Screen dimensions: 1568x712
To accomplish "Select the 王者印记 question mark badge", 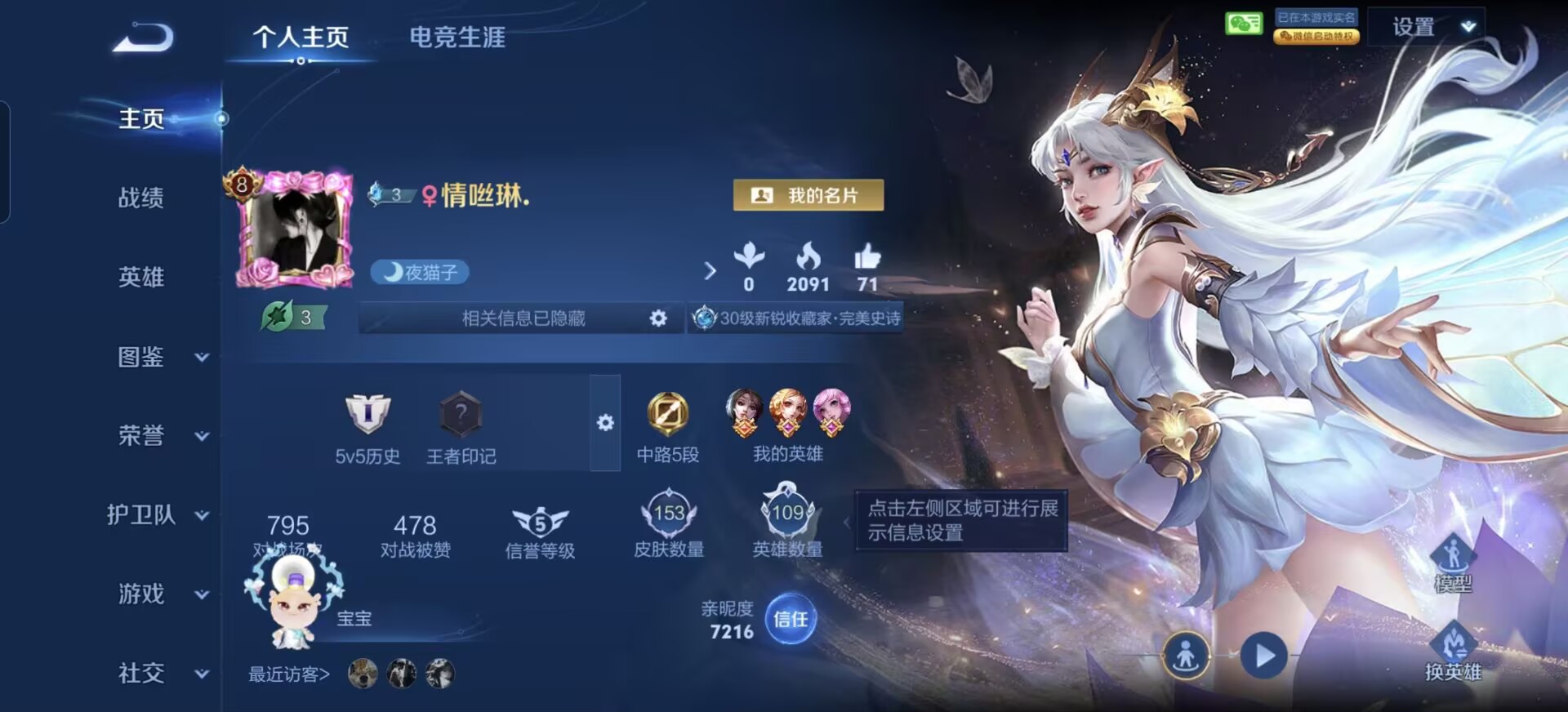I will click(461, 415).
